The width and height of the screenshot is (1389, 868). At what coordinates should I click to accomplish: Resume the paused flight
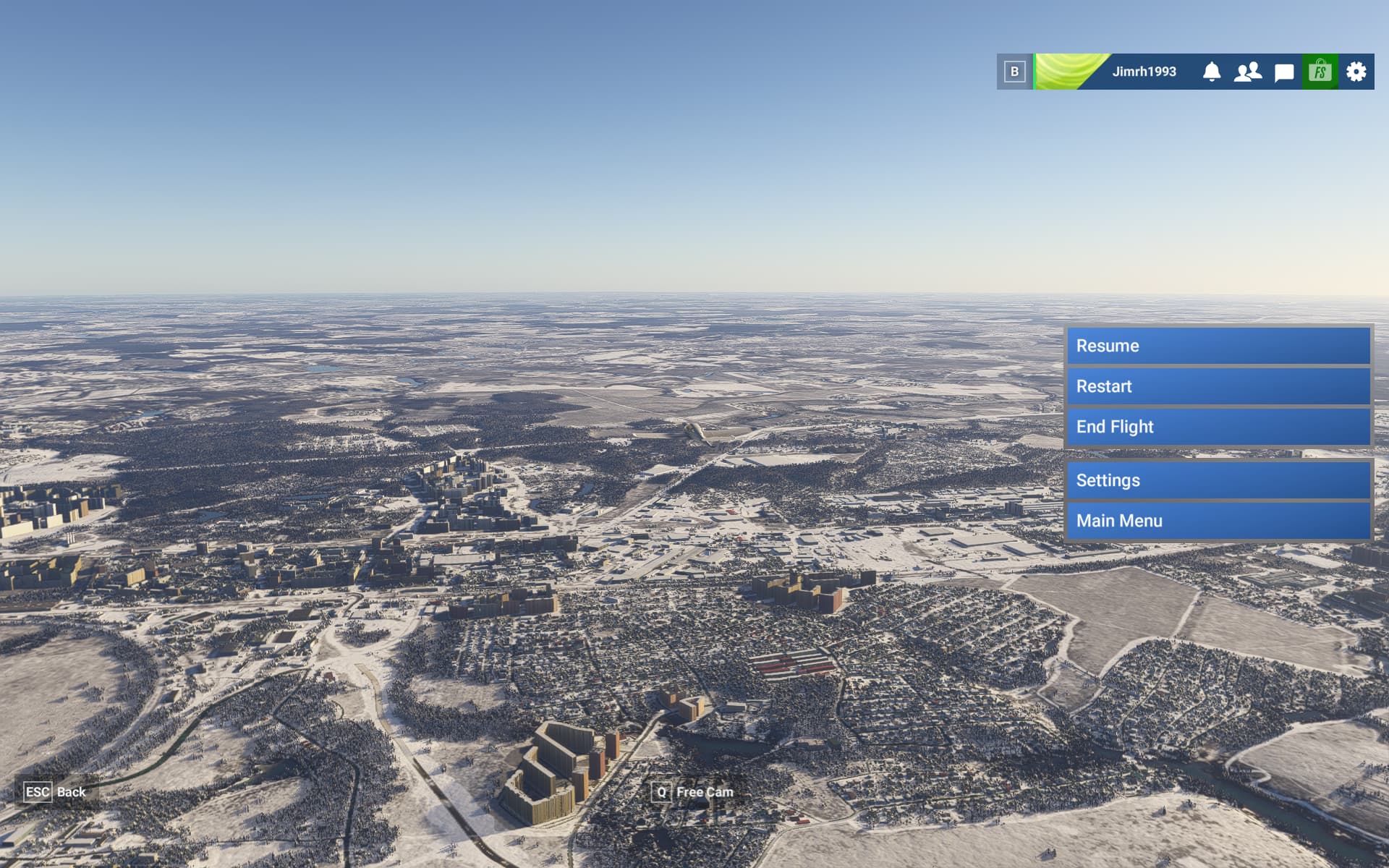(x=1218, y=346)
